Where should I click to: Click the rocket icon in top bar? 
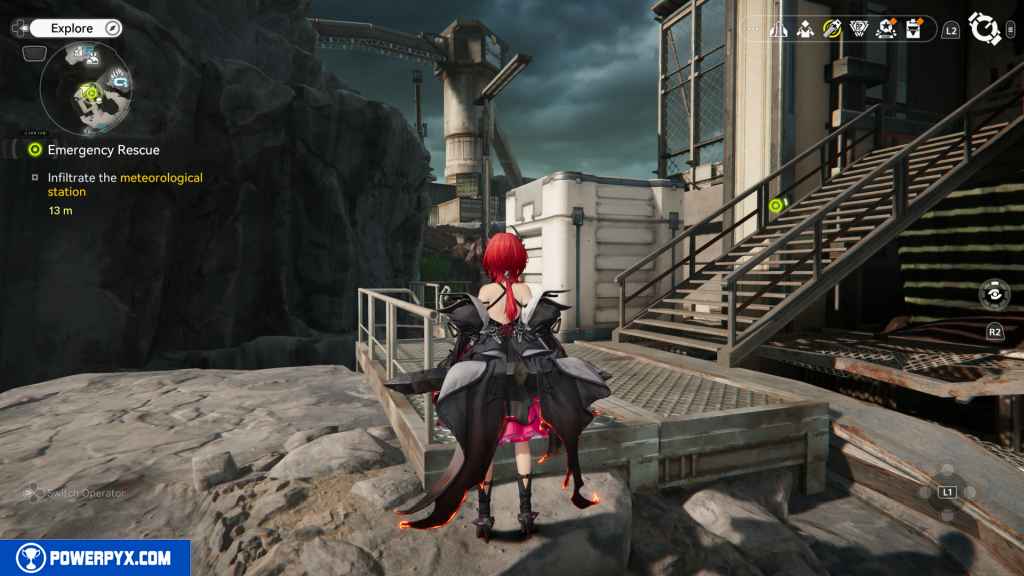[x=778, y=29]
